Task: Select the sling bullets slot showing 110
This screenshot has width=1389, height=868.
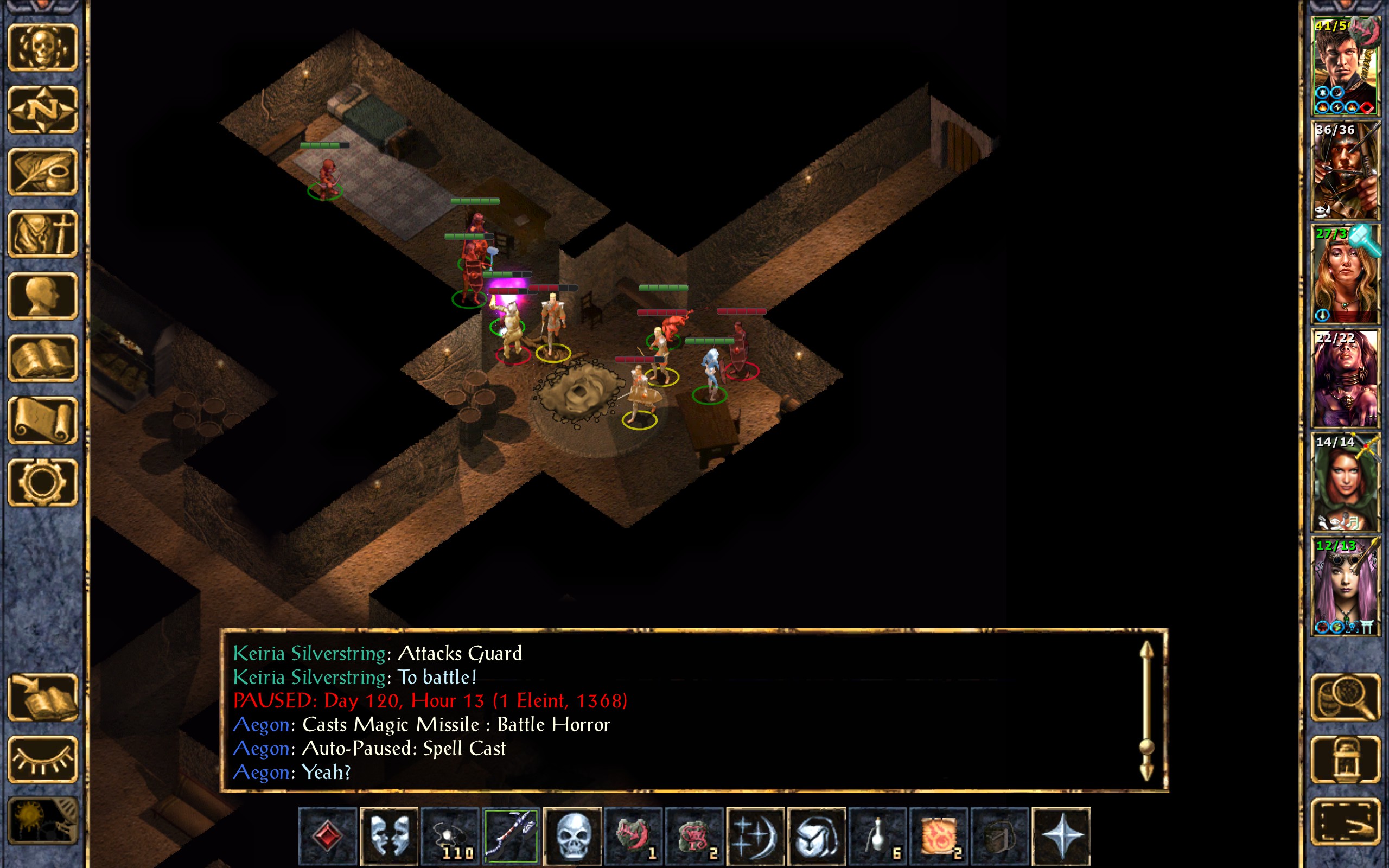Action: click(x=449, y=836)
